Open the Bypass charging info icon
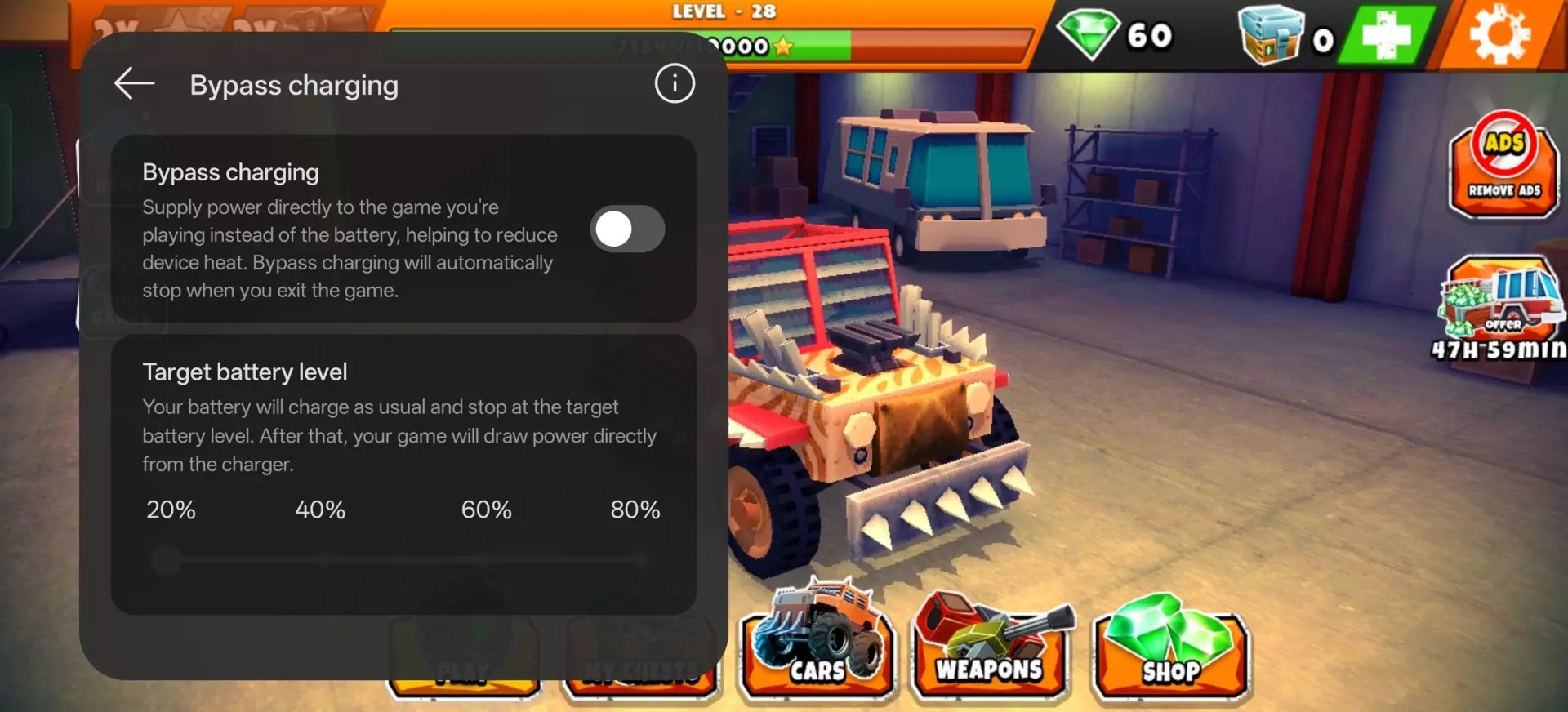This screenshot has height=712, width=1568. 675,83
